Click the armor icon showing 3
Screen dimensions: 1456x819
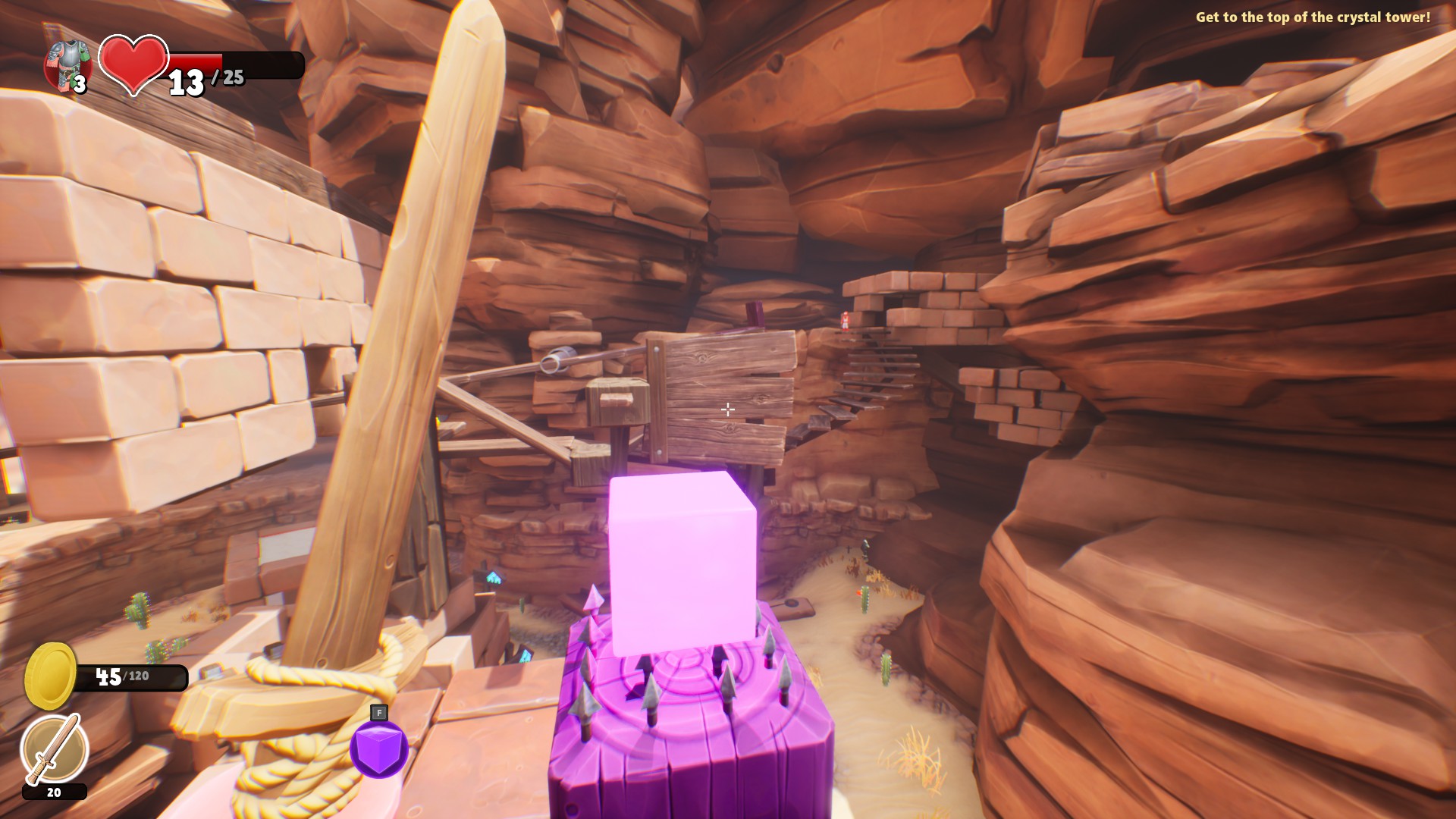67,64
